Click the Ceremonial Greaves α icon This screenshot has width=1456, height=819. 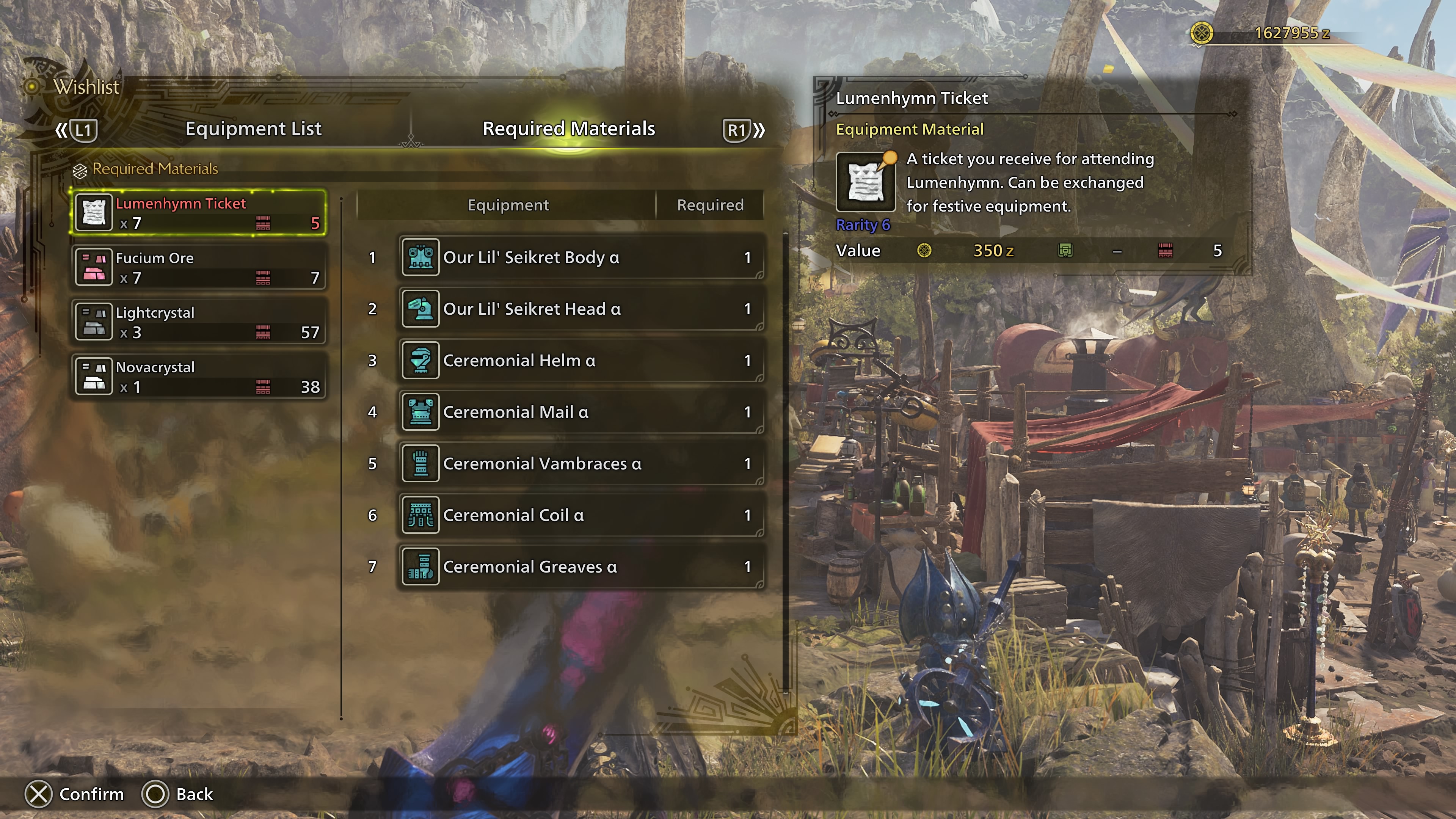pyautogui.click(x=420, y=566)
